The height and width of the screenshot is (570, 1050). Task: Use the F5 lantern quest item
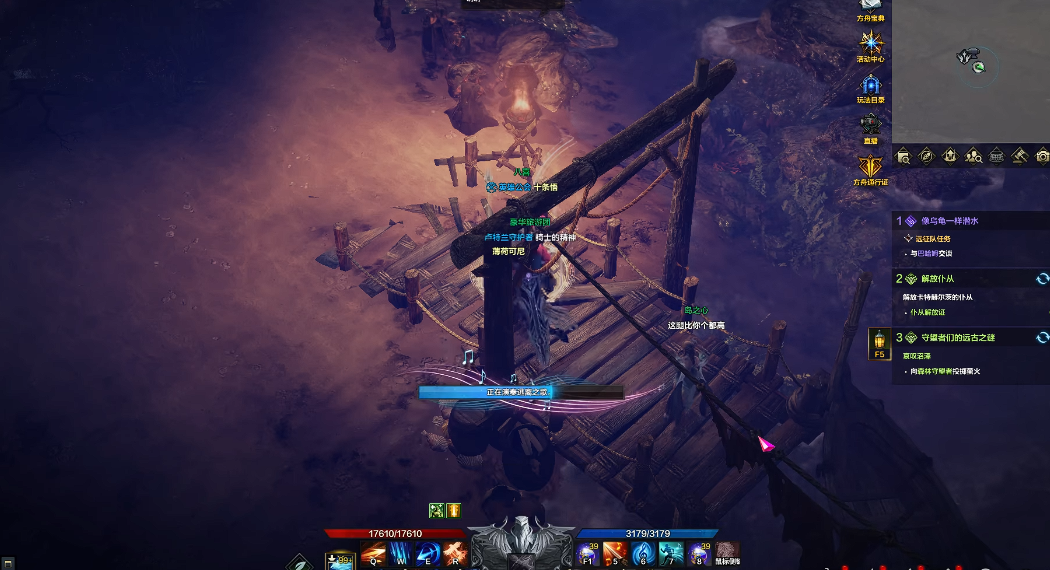pos(880,343)
